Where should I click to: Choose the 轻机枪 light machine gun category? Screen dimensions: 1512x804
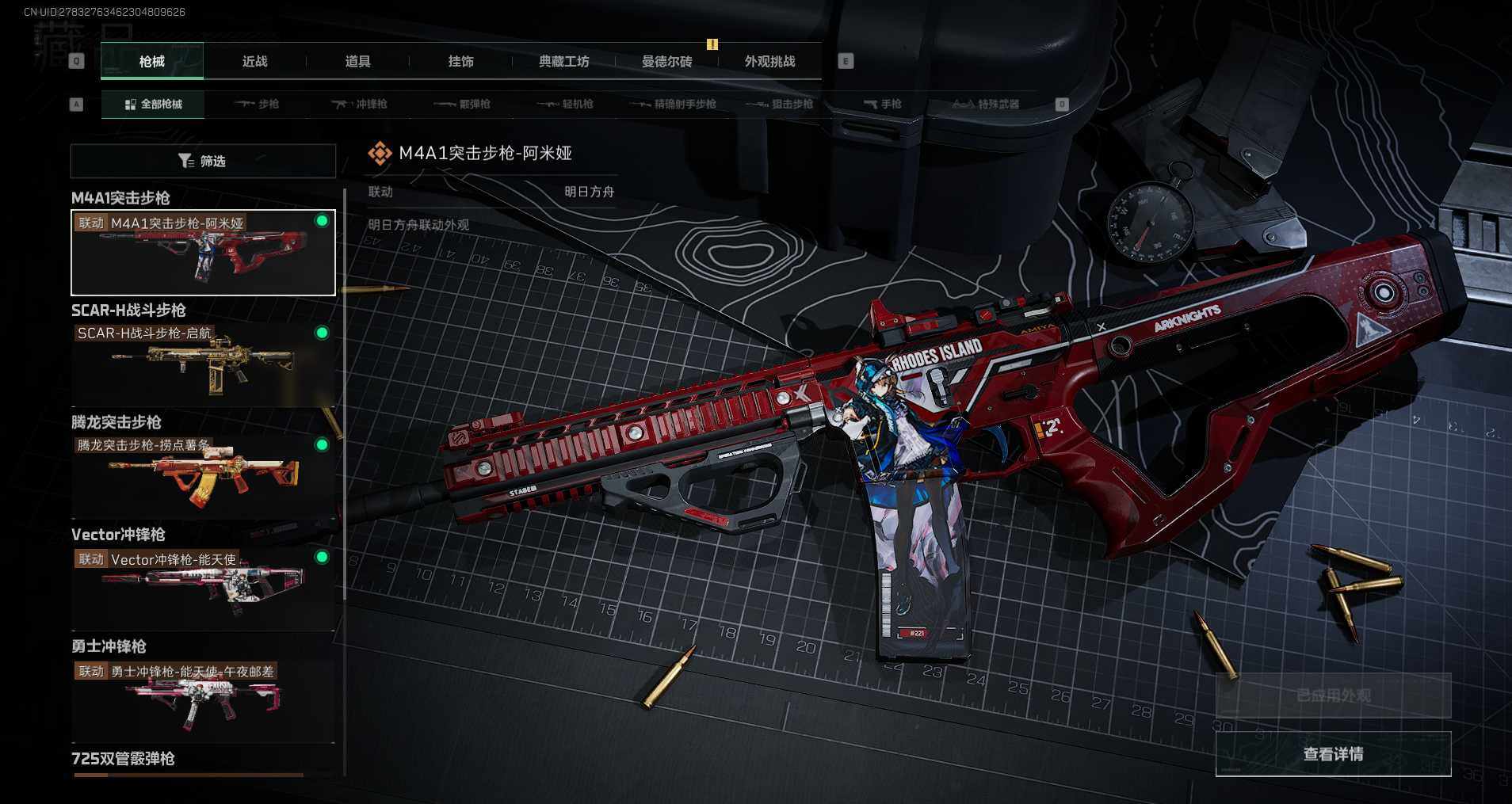pyautogui.click(x=566, y=105)
